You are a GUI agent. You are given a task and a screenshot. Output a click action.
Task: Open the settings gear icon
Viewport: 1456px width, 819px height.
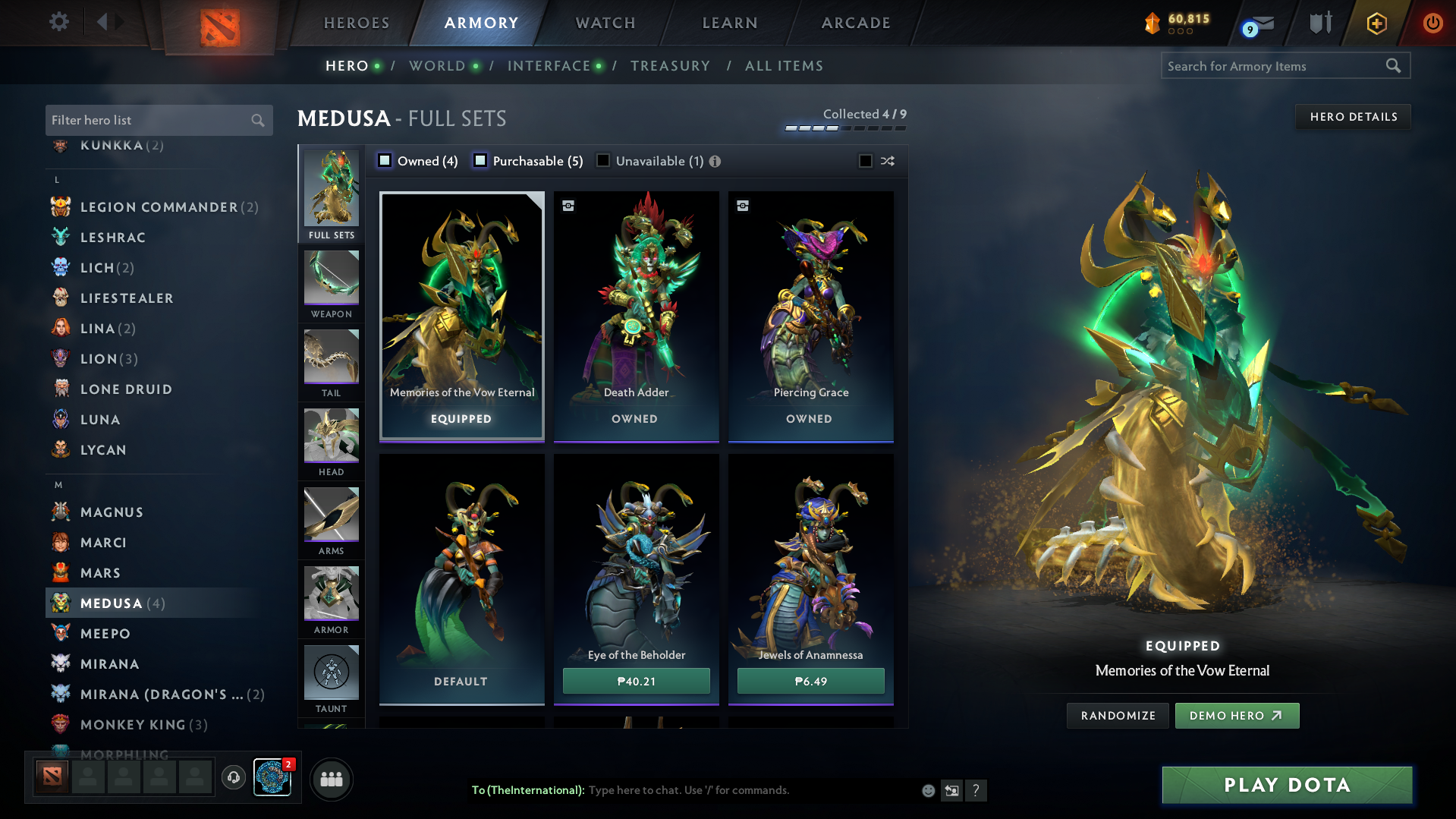[58, 23]
